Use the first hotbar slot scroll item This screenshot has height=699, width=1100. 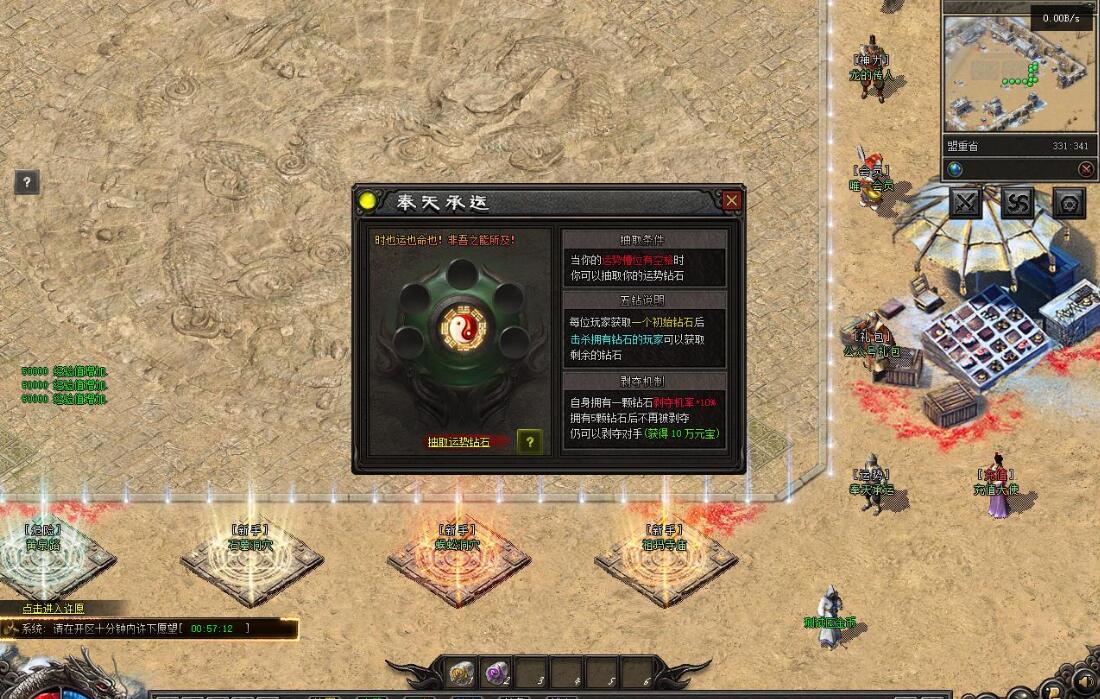click(x=461, y=673)
